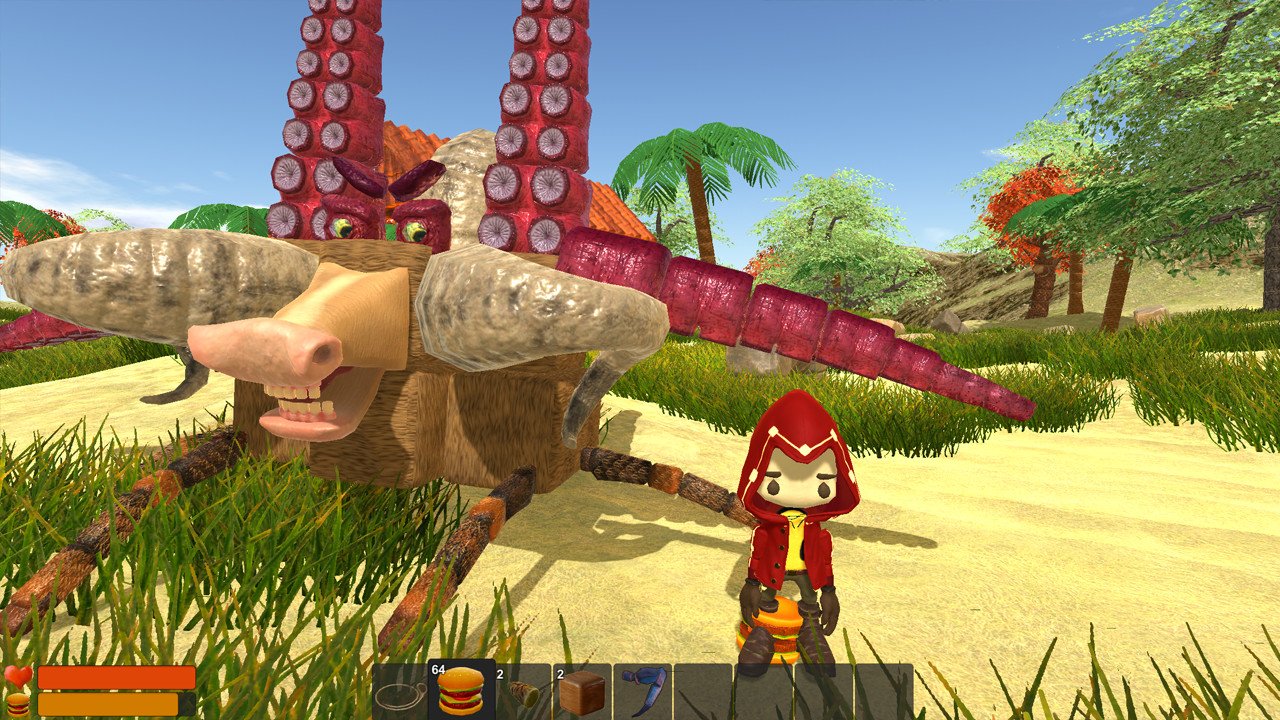Viewport: 1280px width, 720px height.
Task: Click the count 2 on the stick item
Action: coord(499,676)
